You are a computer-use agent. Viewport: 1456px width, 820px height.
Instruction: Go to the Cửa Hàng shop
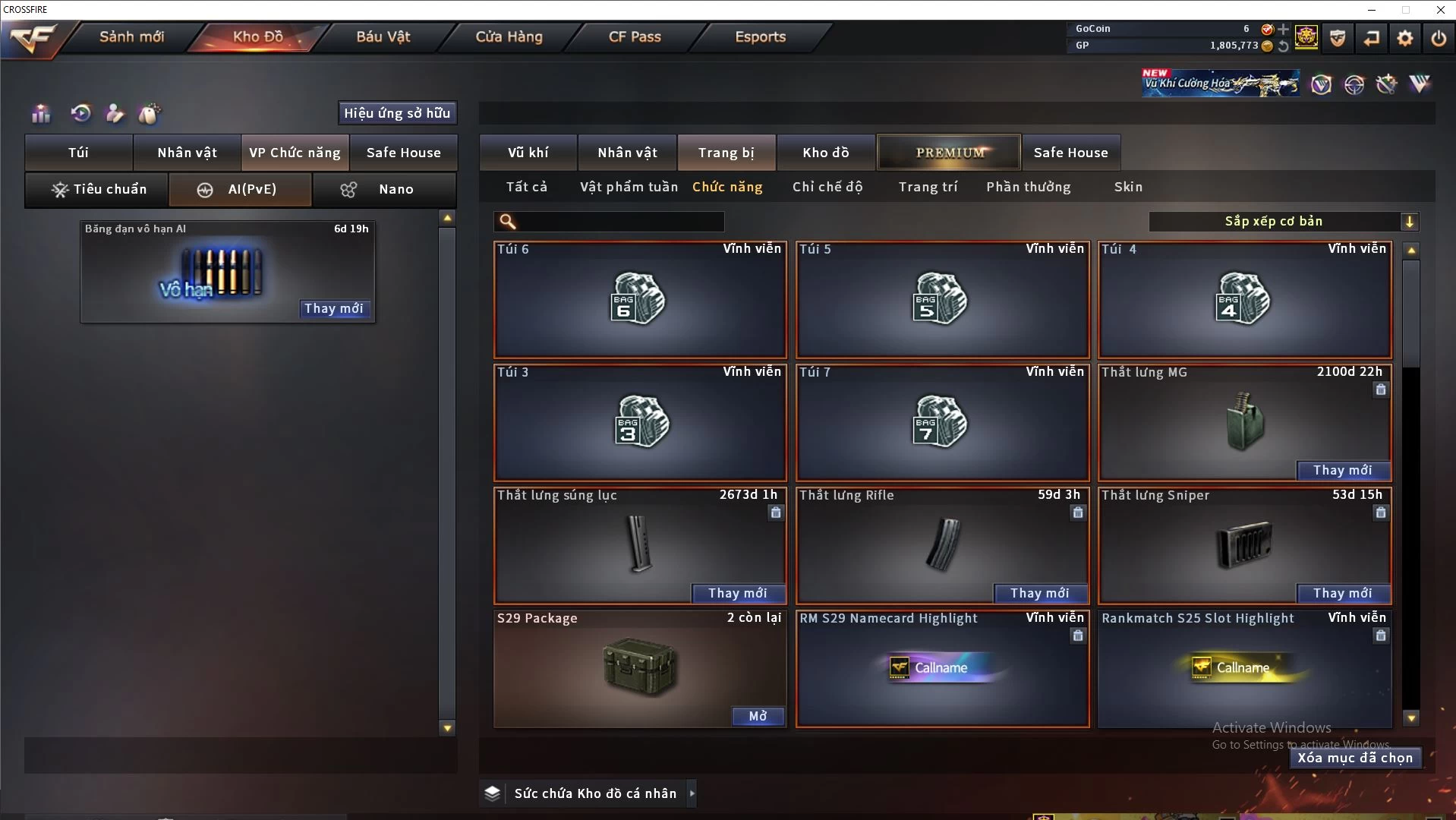(509, 36)
